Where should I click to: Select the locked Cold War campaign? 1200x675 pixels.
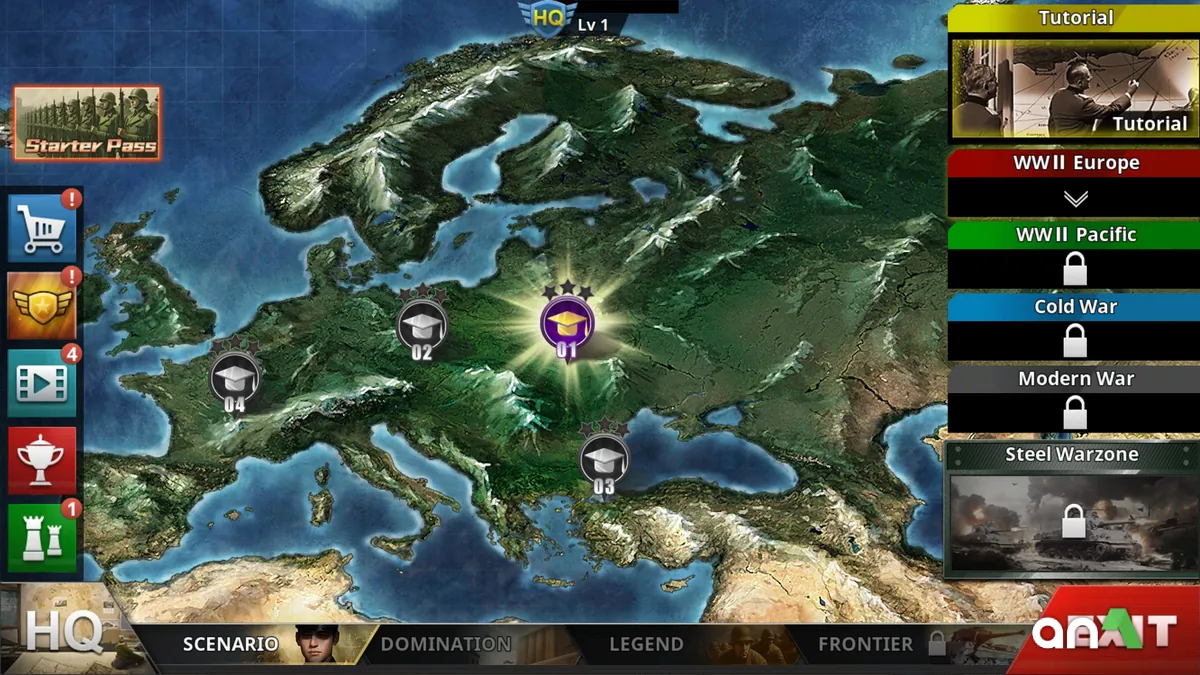[x=1075, y=325]
